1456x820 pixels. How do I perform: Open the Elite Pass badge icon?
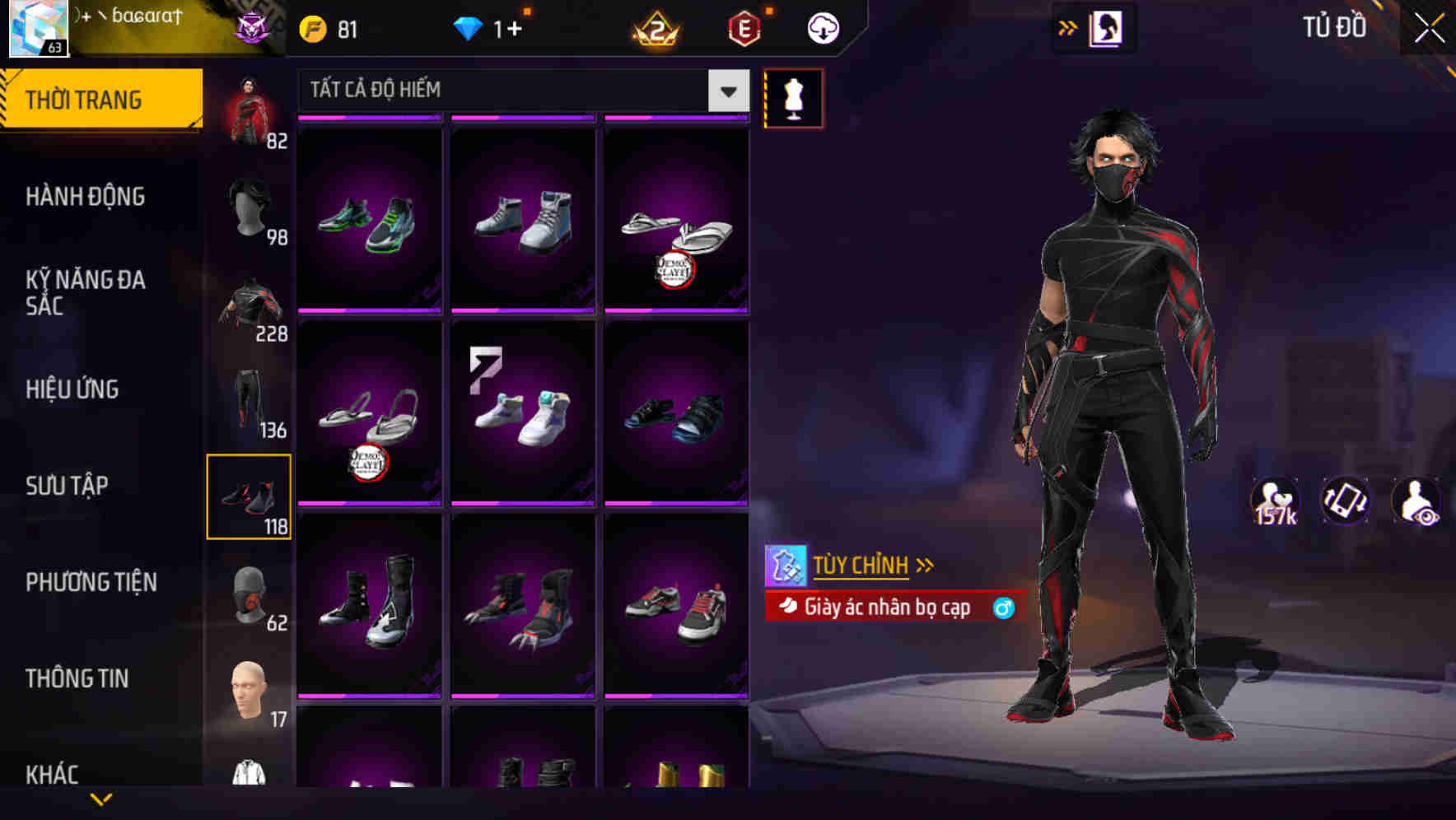(x=742, y=27)
